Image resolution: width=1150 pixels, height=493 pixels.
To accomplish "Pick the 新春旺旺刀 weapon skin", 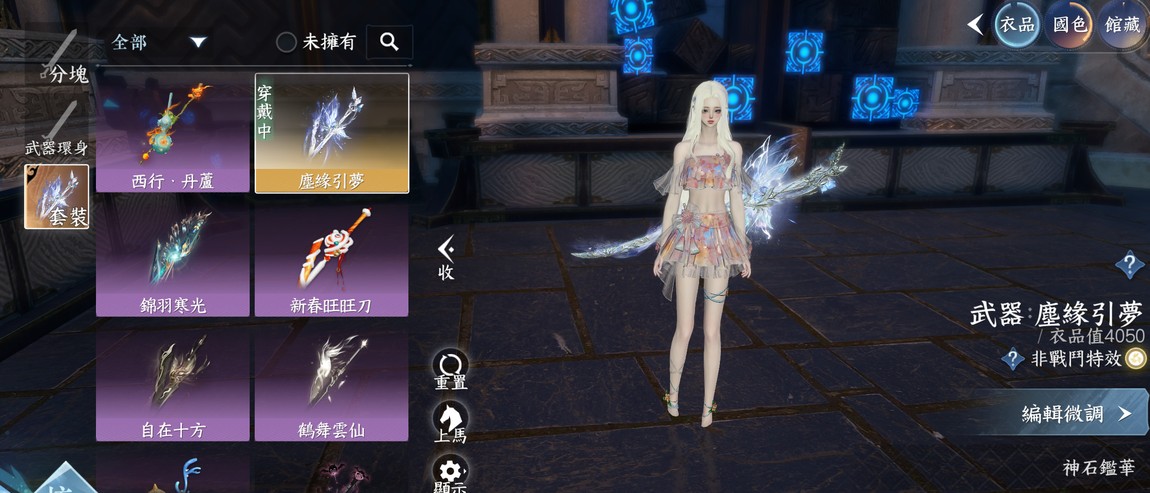I will (331, 256).
